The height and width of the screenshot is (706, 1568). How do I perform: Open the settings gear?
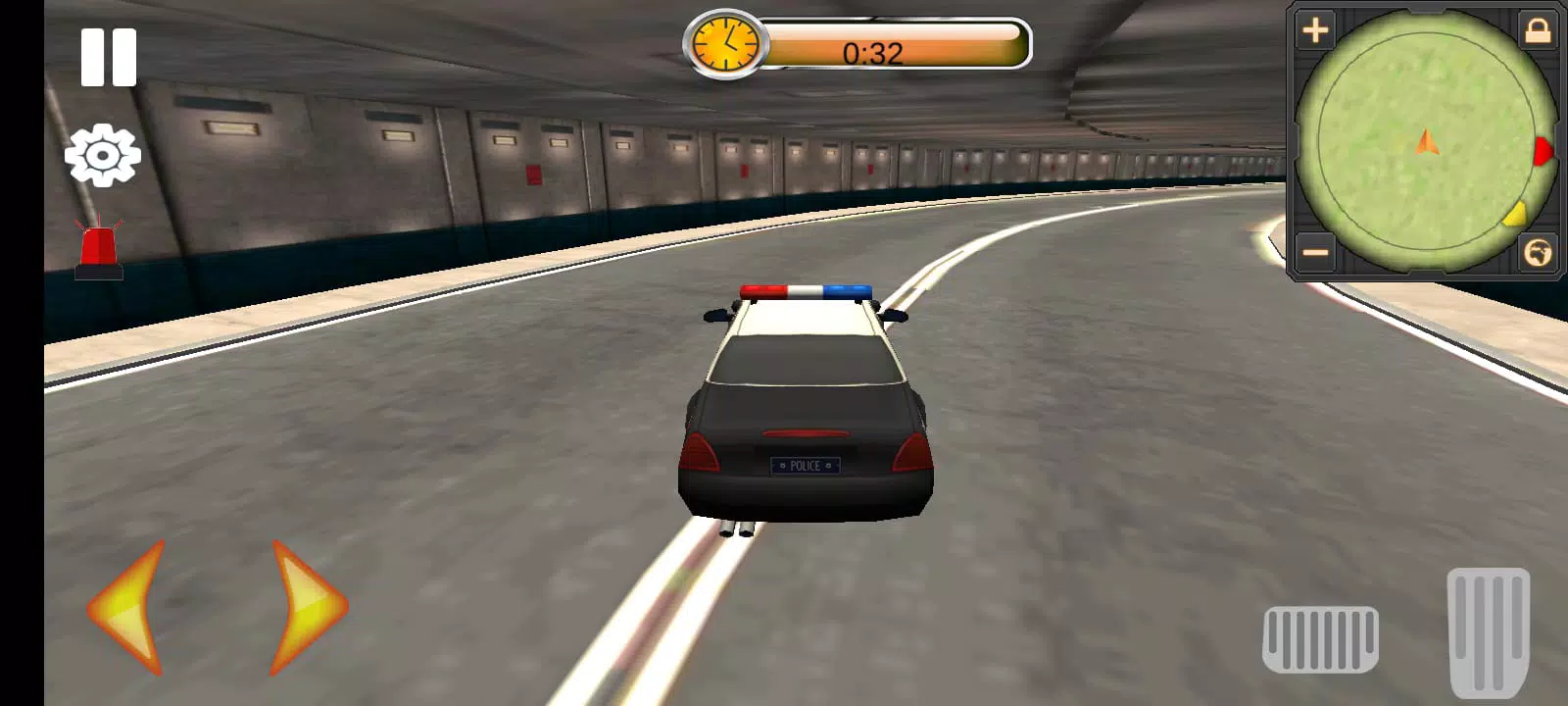pyautogui.click(x=102, y=155)
